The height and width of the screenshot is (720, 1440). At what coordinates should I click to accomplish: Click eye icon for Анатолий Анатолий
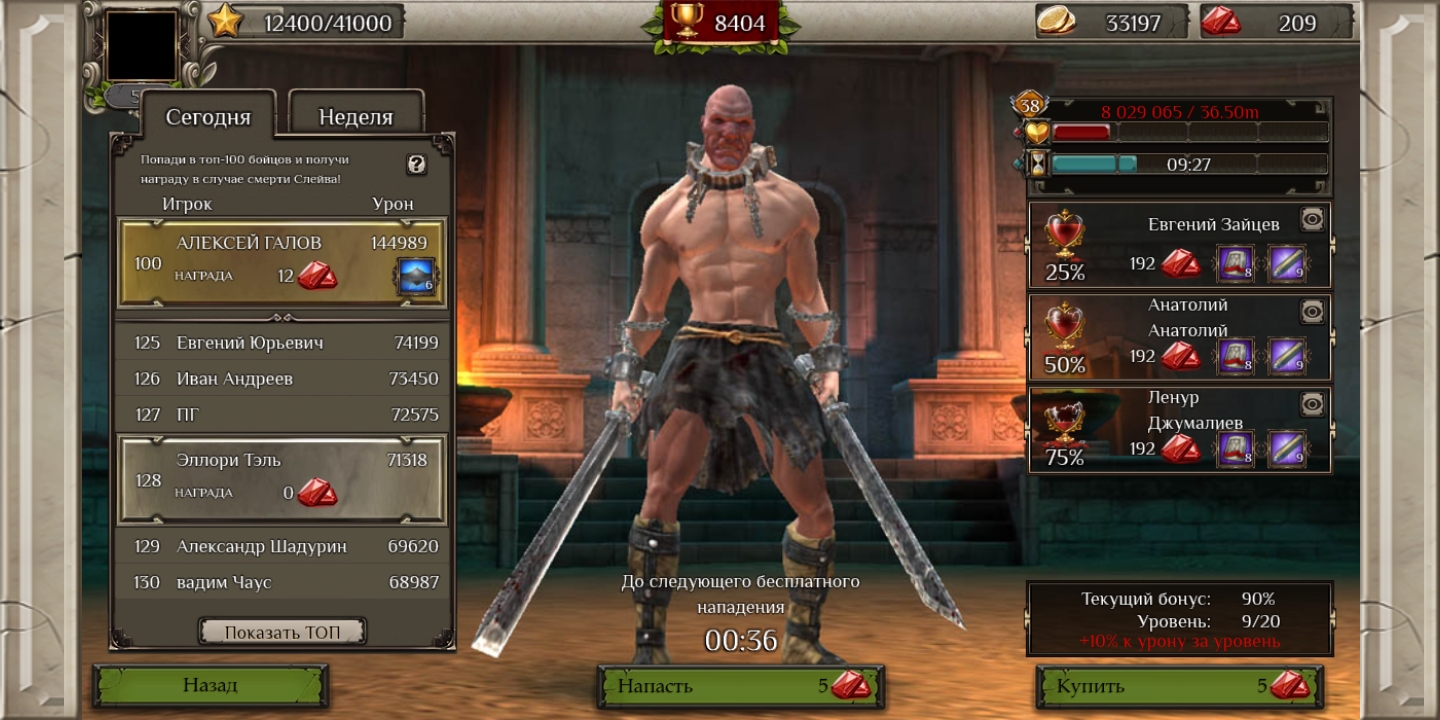pos(1312,311)
